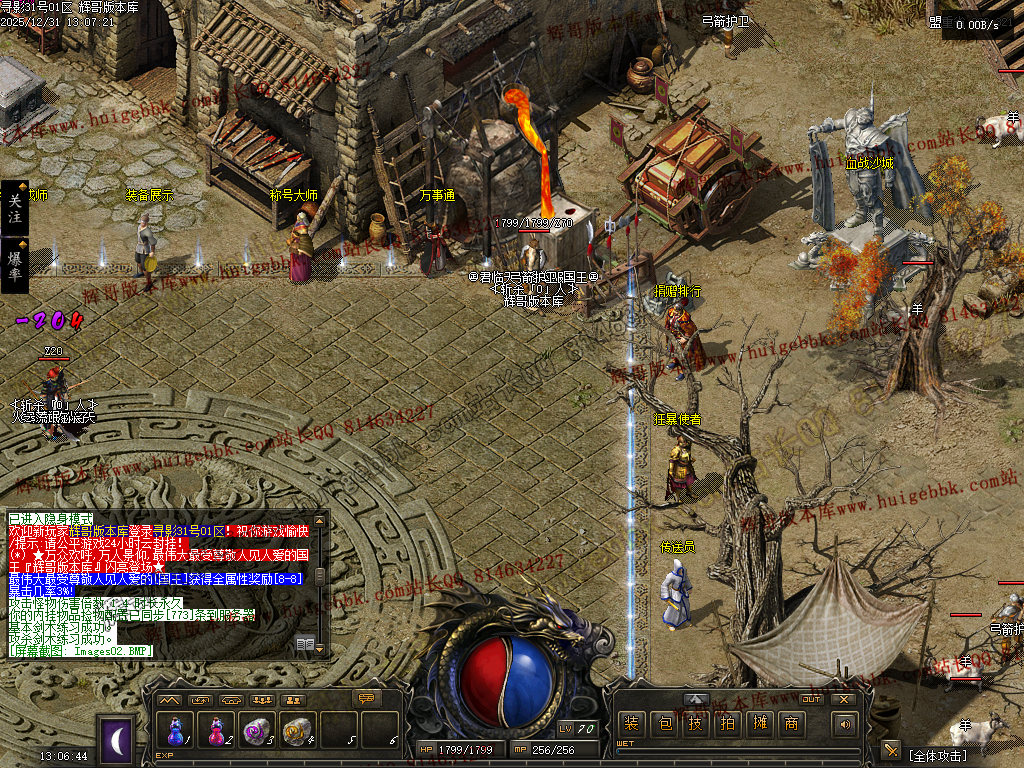Open the chat bubble button above hotbar
The image size is (1024, 768).
pos(368,698)
